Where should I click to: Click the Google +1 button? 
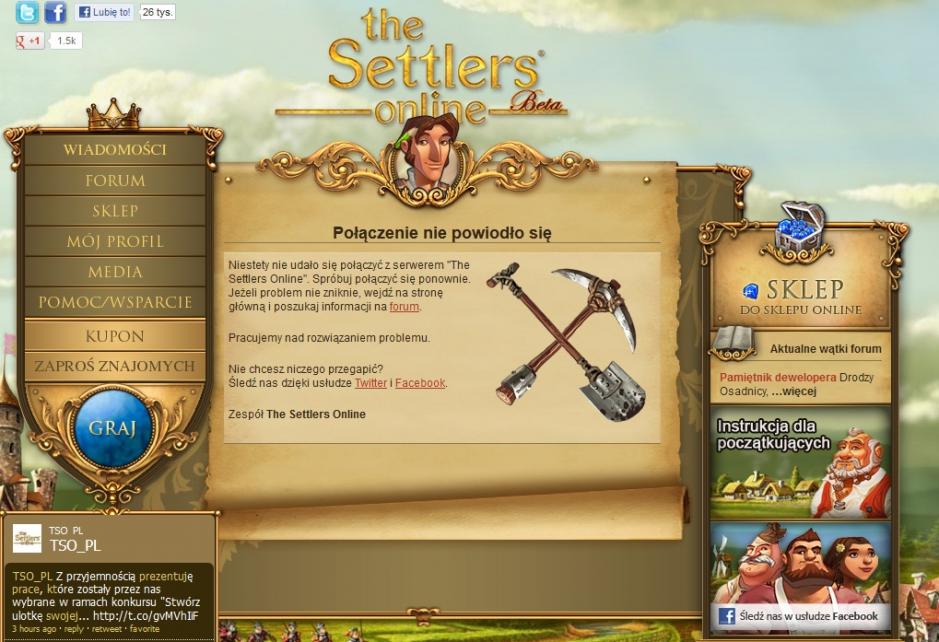[29, 41]
